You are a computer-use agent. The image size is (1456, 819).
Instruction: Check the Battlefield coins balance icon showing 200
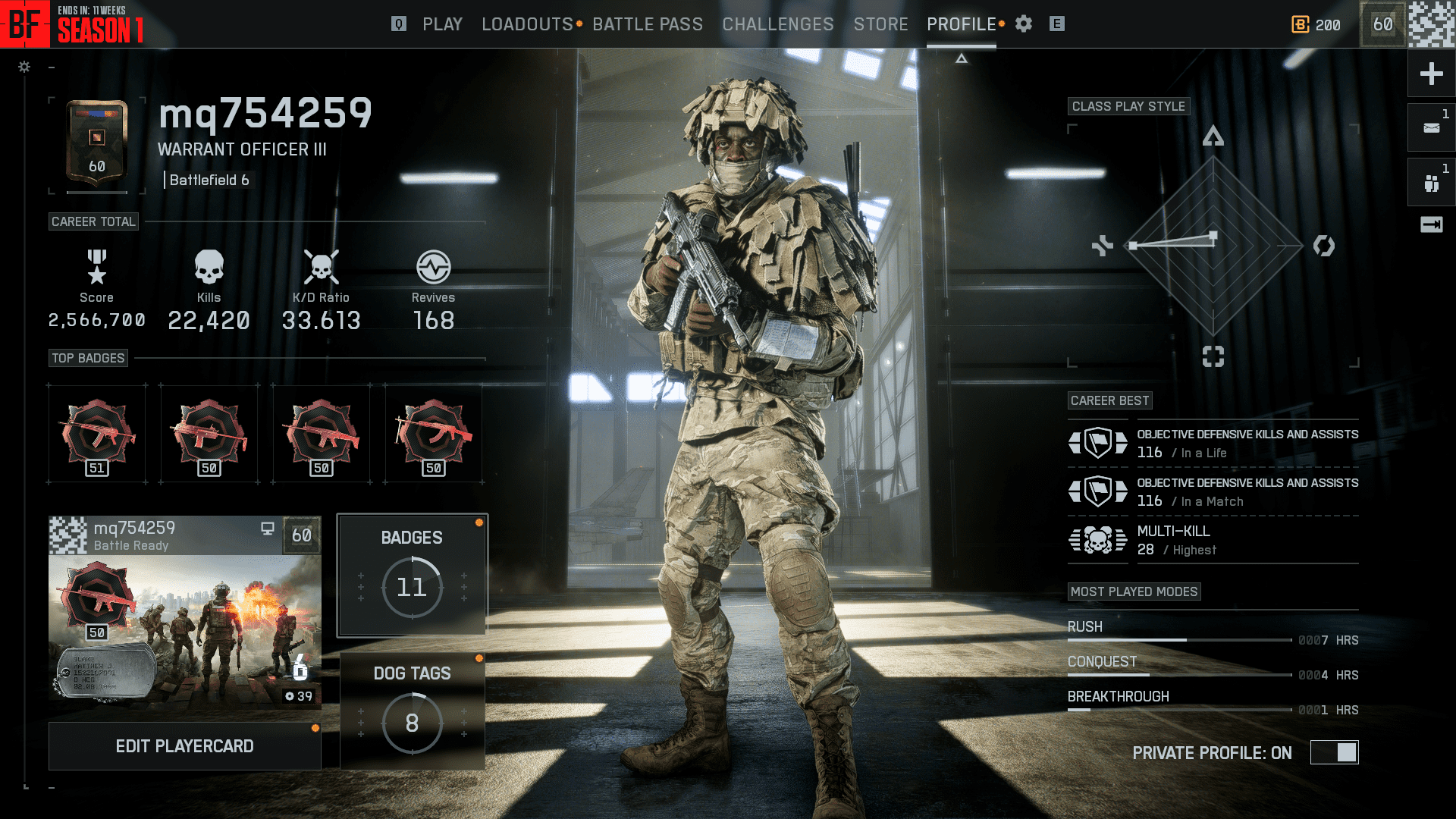pos(1299,24)
